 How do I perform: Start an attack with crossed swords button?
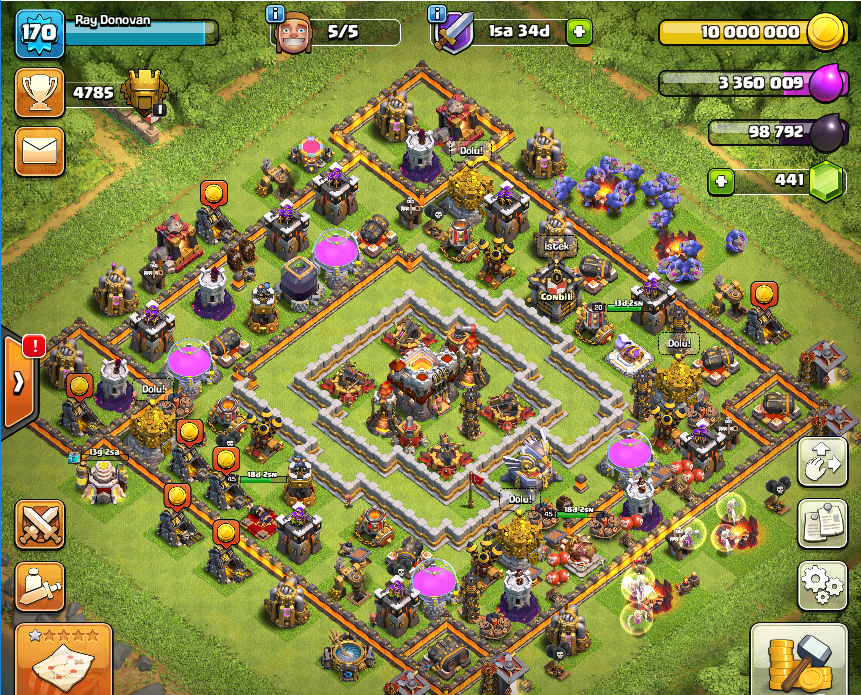pos(39,524)
